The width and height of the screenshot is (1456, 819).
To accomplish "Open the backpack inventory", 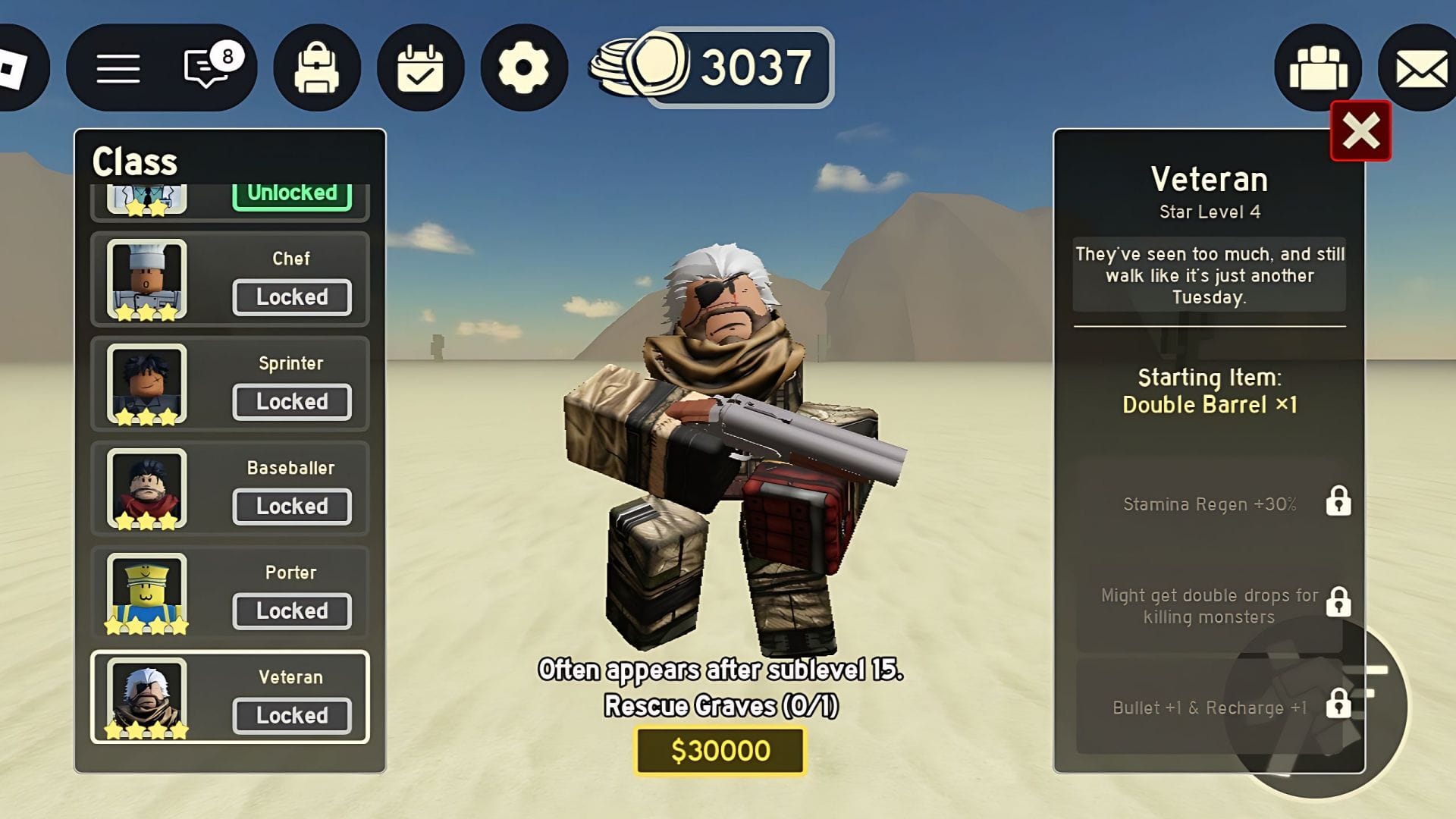I will pyautogui.click(x=318, y=67).
